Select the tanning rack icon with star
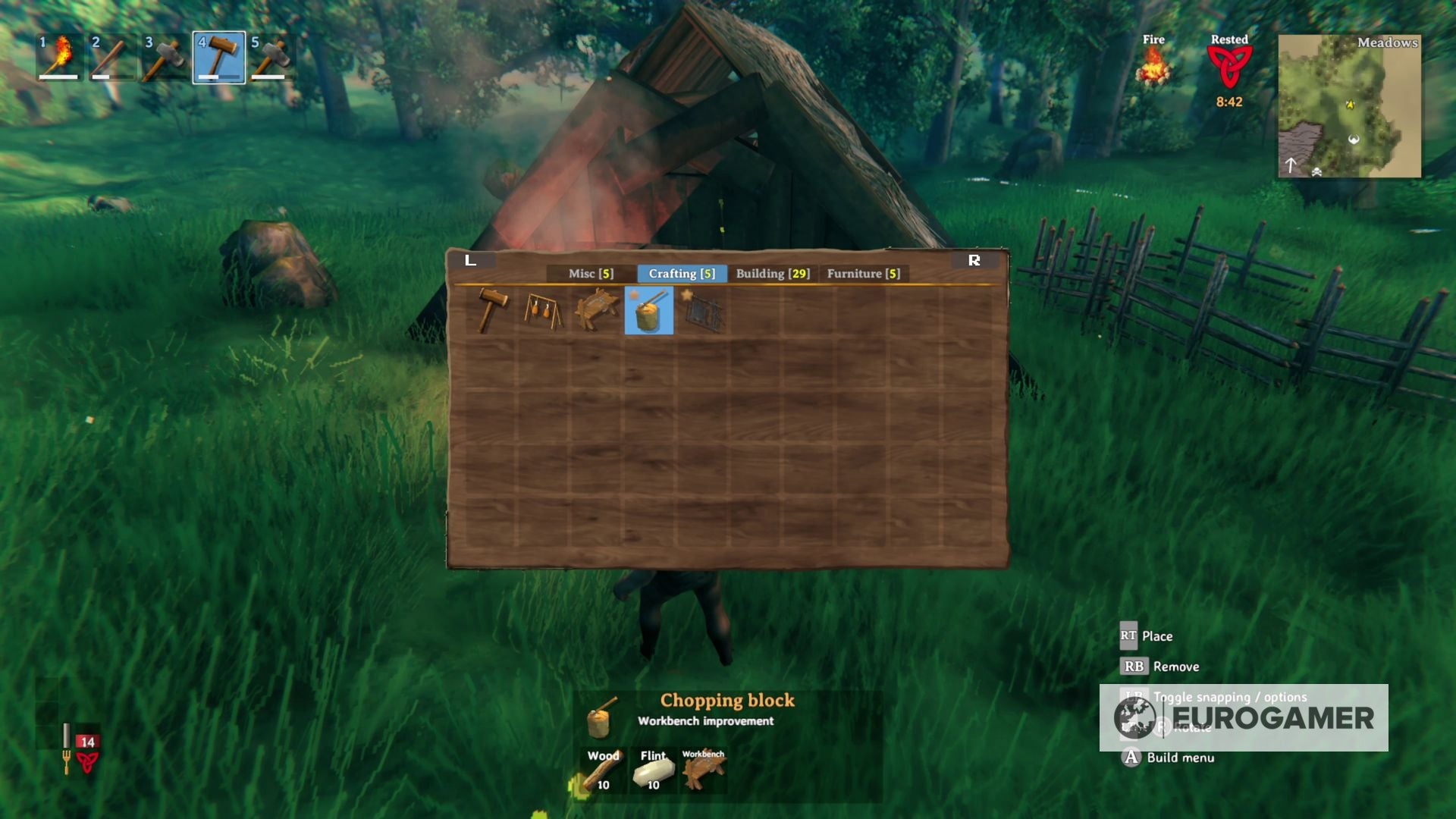1456x819 pixels. tap(703, 311)
